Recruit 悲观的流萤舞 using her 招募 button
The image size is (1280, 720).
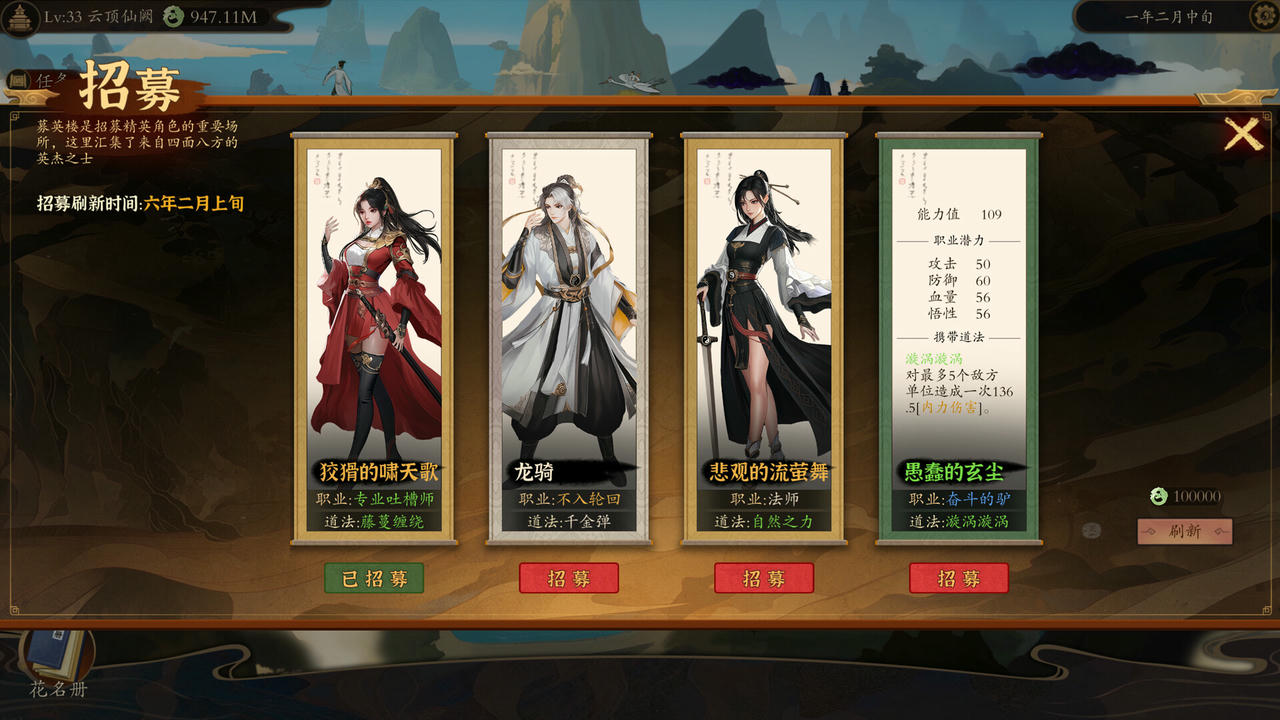tap(763, 578)
